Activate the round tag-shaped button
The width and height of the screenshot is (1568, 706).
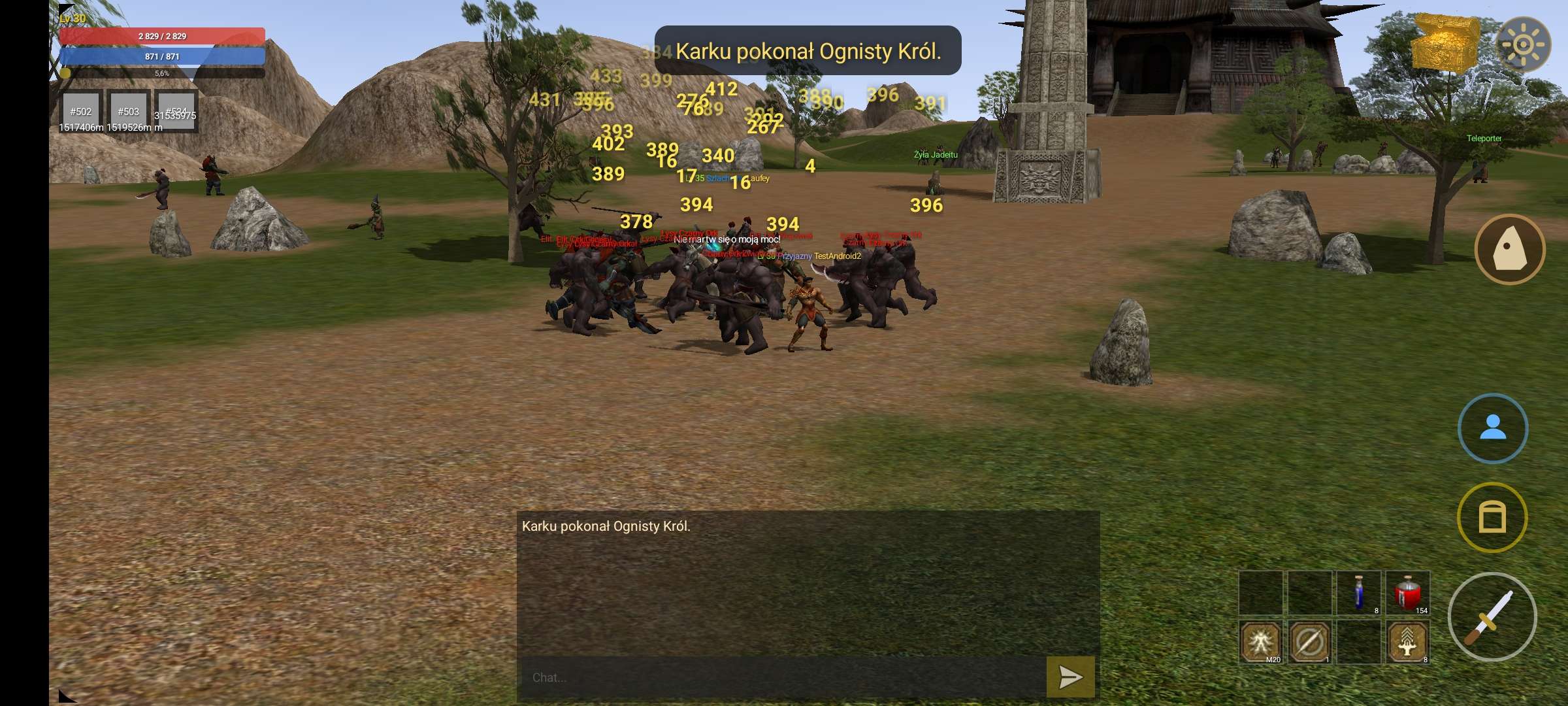1509,249
